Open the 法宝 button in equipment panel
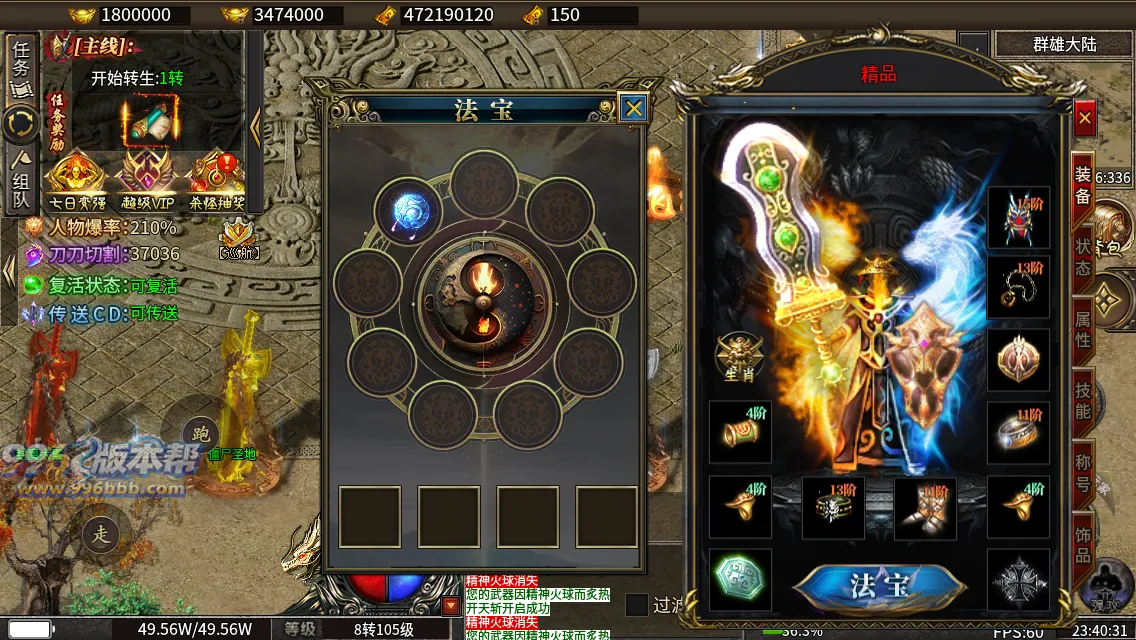The image size is (1136, 640). tap(878, 586)
